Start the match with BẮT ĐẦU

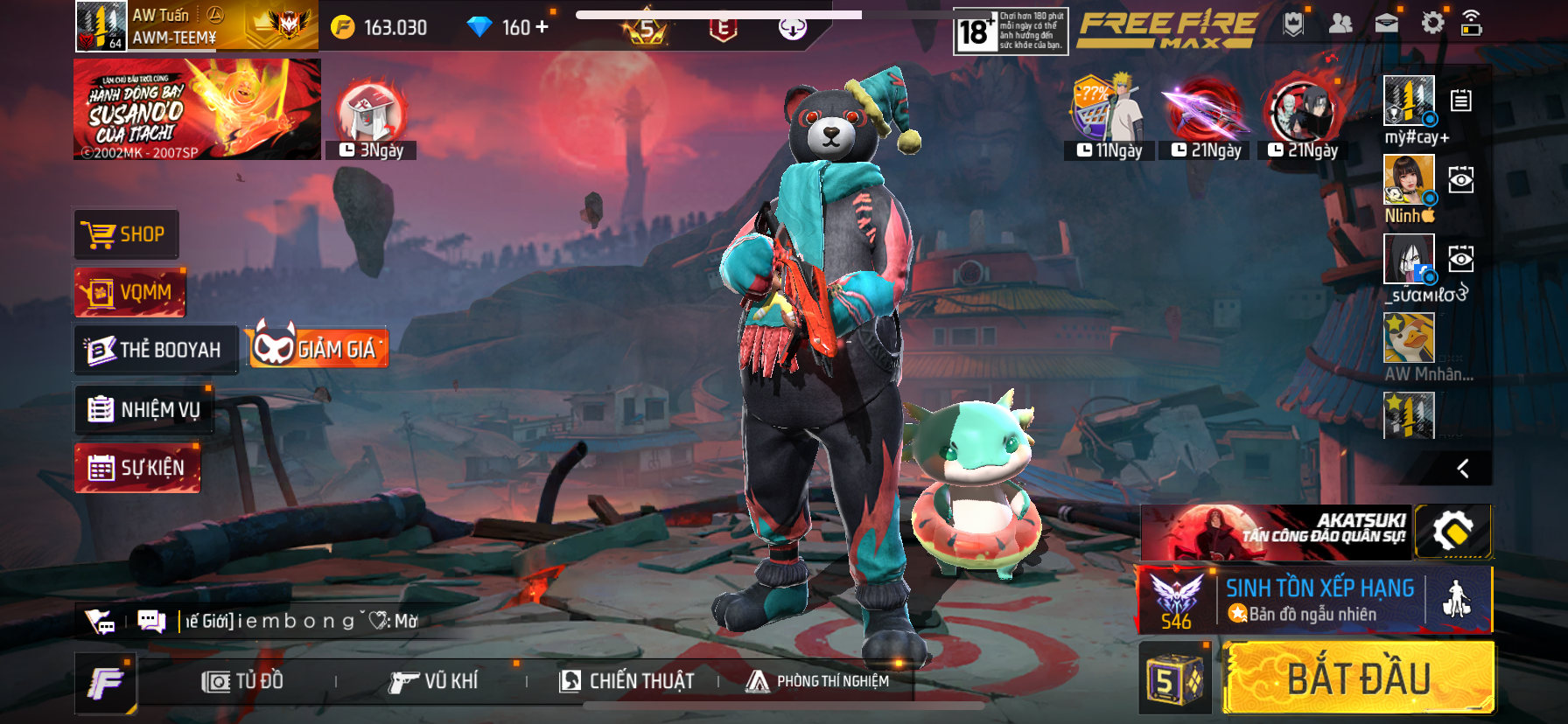(x=1359, y=679)
